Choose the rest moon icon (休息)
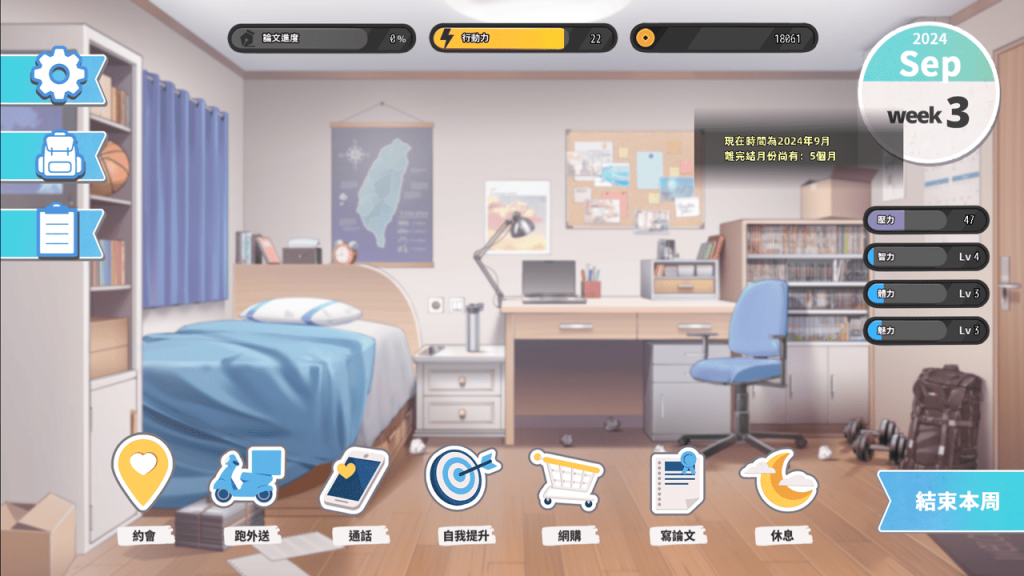1024x576 pixels. click(x=779, y=480)
